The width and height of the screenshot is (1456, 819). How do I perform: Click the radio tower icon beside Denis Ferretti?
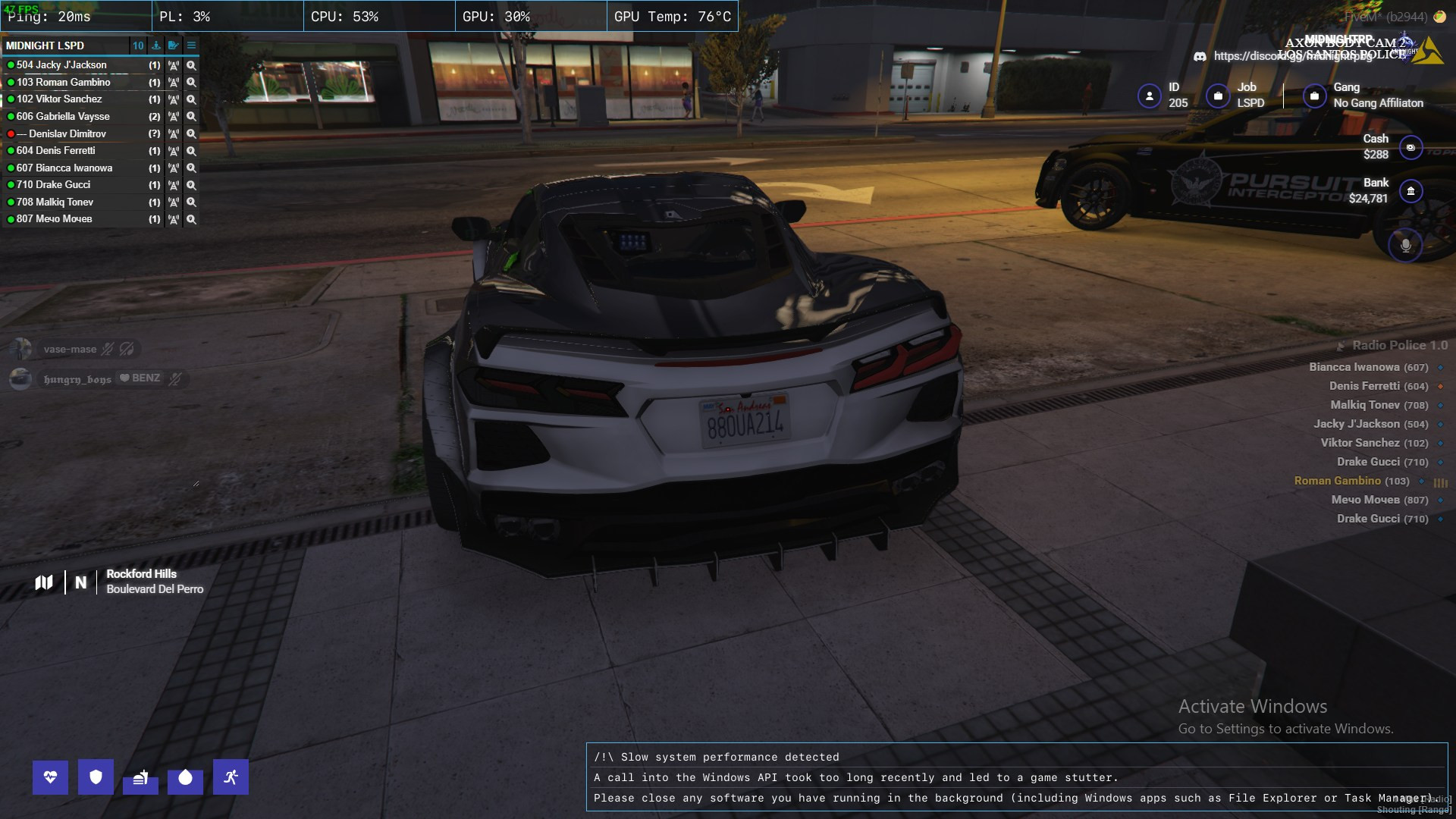[x=174, y=151]
